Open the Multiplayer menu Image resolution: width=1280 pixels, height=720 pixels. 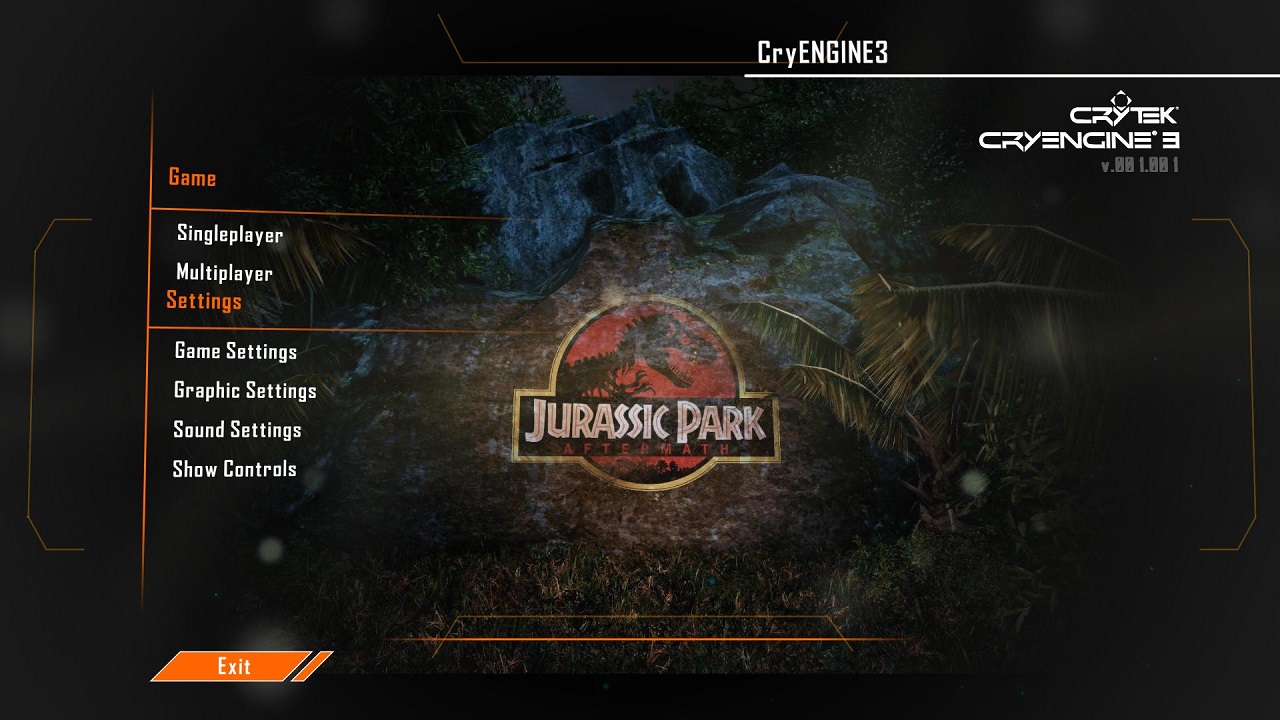[x=224, y=273]
